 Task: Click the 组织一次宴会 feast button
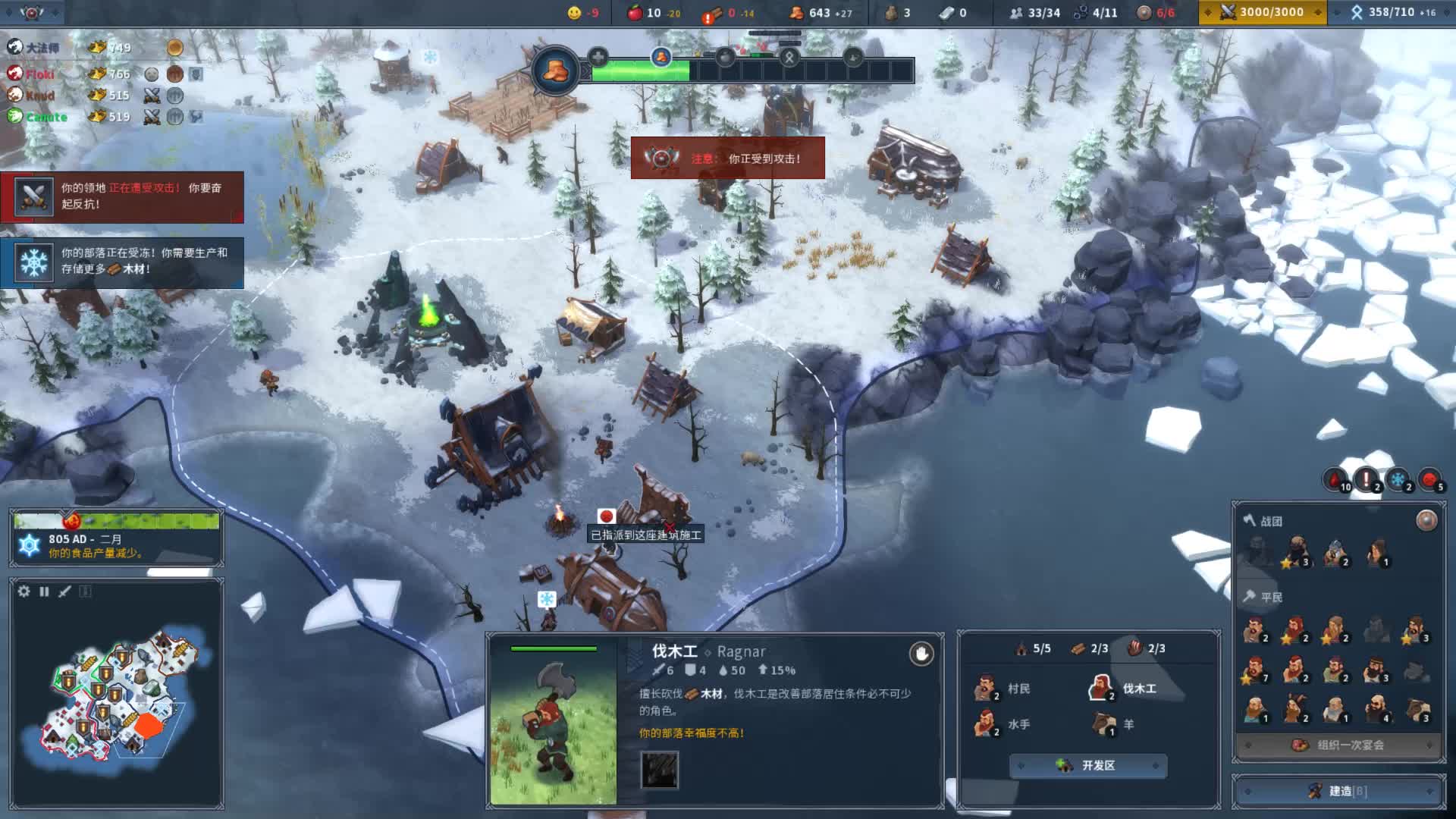(x=1339, y=745)
